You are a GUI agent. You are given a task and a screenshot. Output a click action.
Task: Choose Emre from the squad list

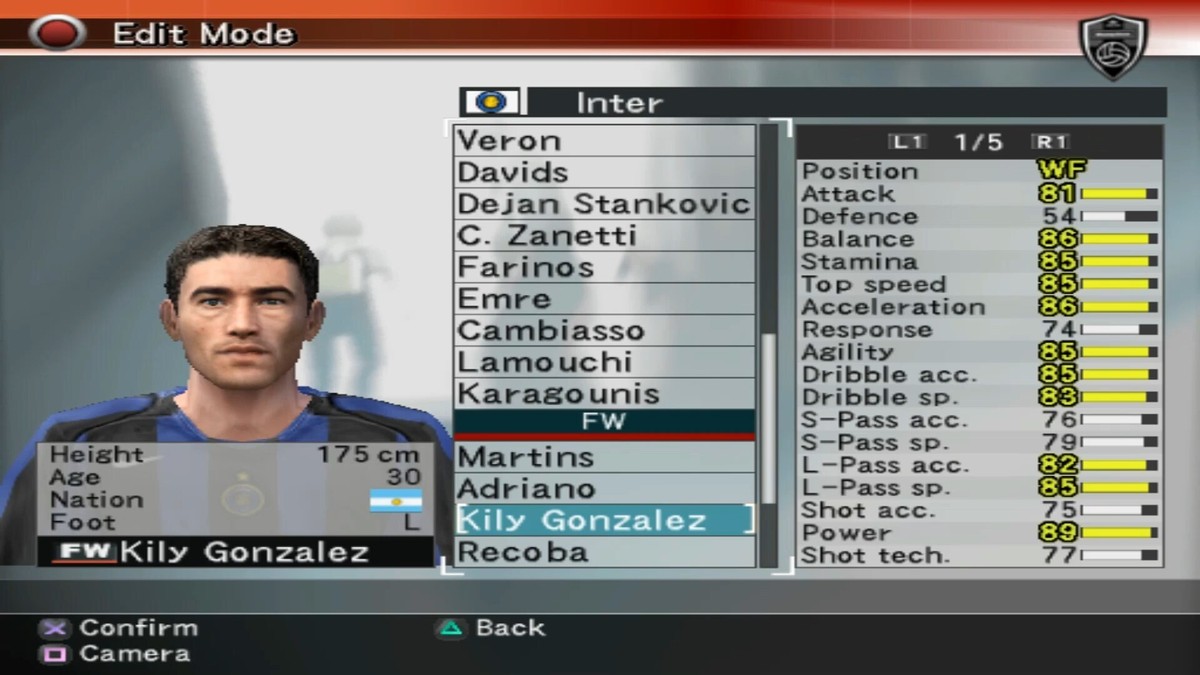click(604, 299)
